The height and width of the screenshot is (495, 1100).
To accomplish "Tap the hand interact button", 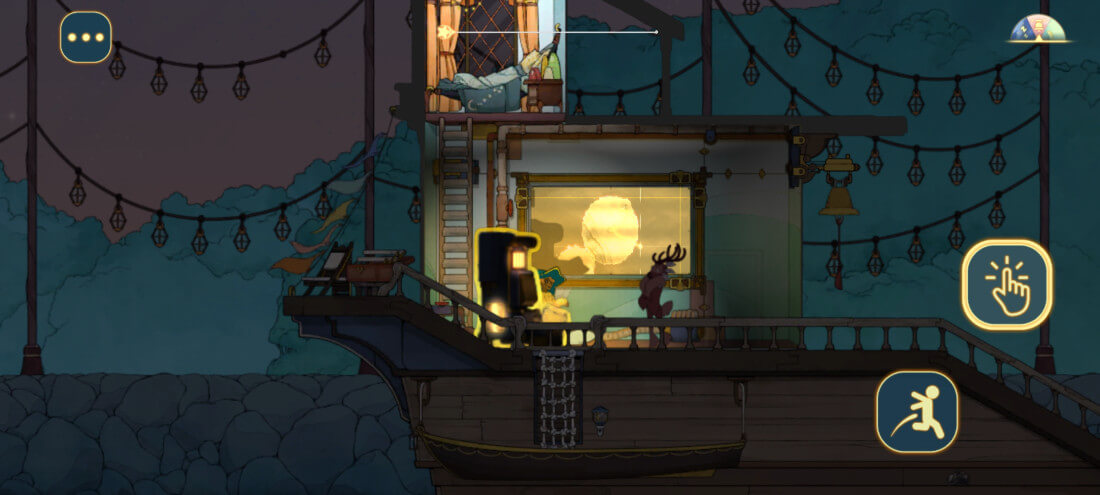I will pos(1007,285).
